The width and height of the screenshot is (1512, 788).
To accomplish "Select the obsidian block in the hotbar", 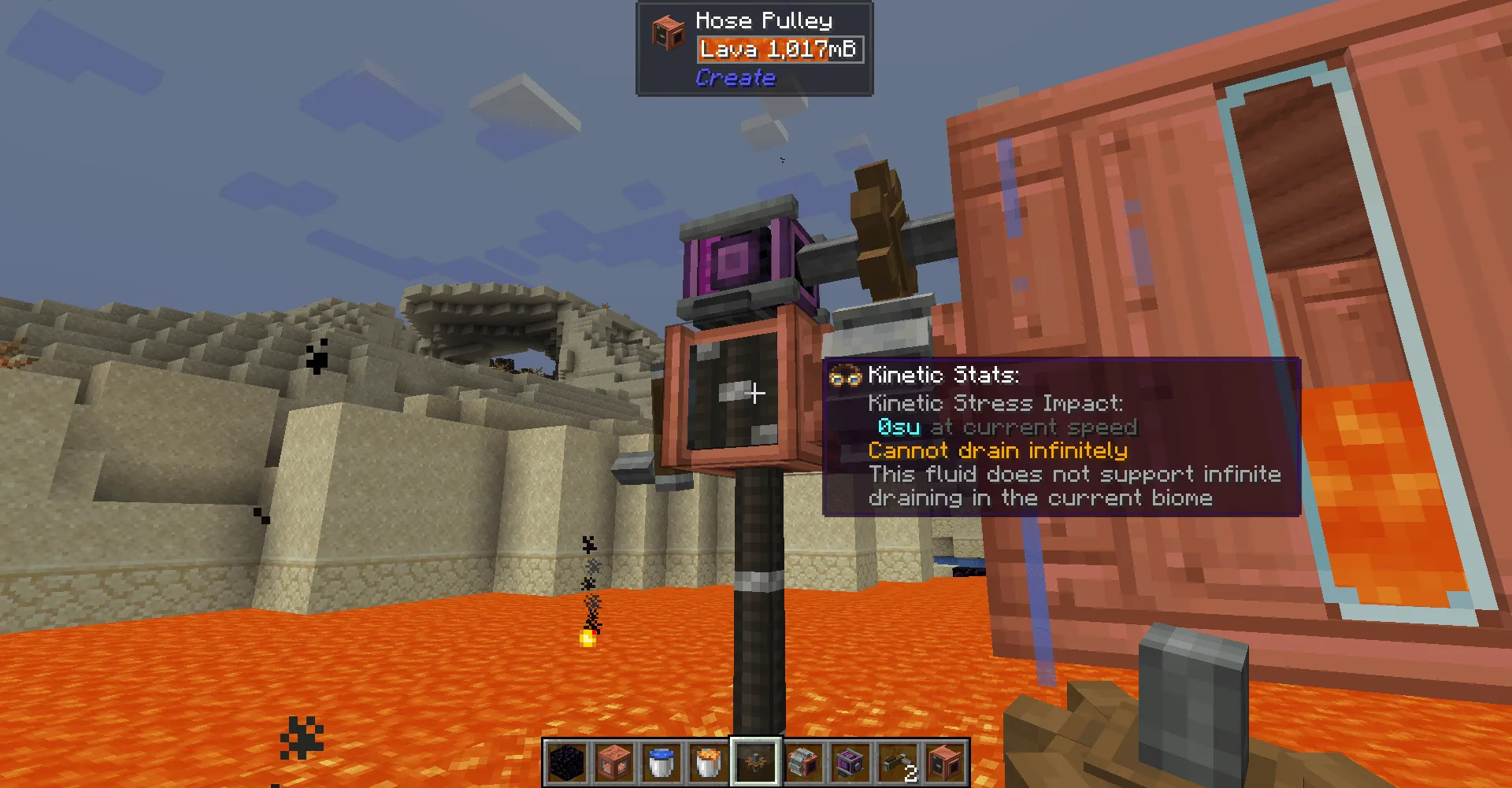I will [565, 760].
